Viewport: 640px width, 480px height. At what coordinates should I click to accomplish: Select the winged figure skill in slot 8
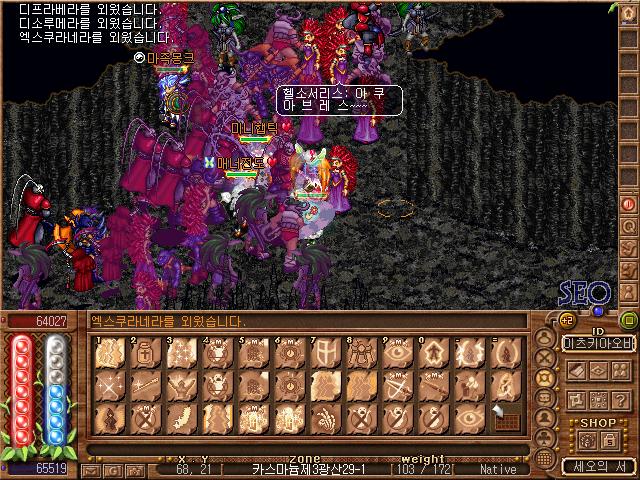[x=358, y=353]
